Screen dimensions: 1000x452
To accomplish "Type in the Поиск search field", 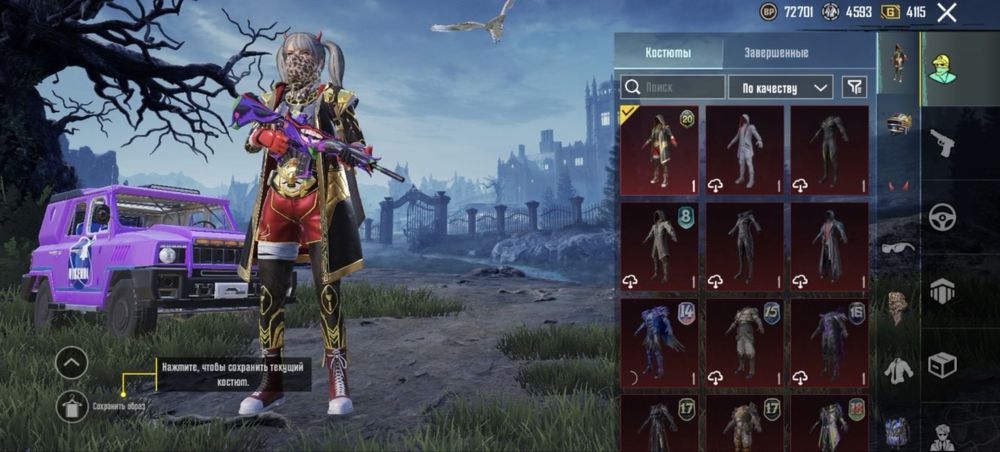I will (673, 87).
